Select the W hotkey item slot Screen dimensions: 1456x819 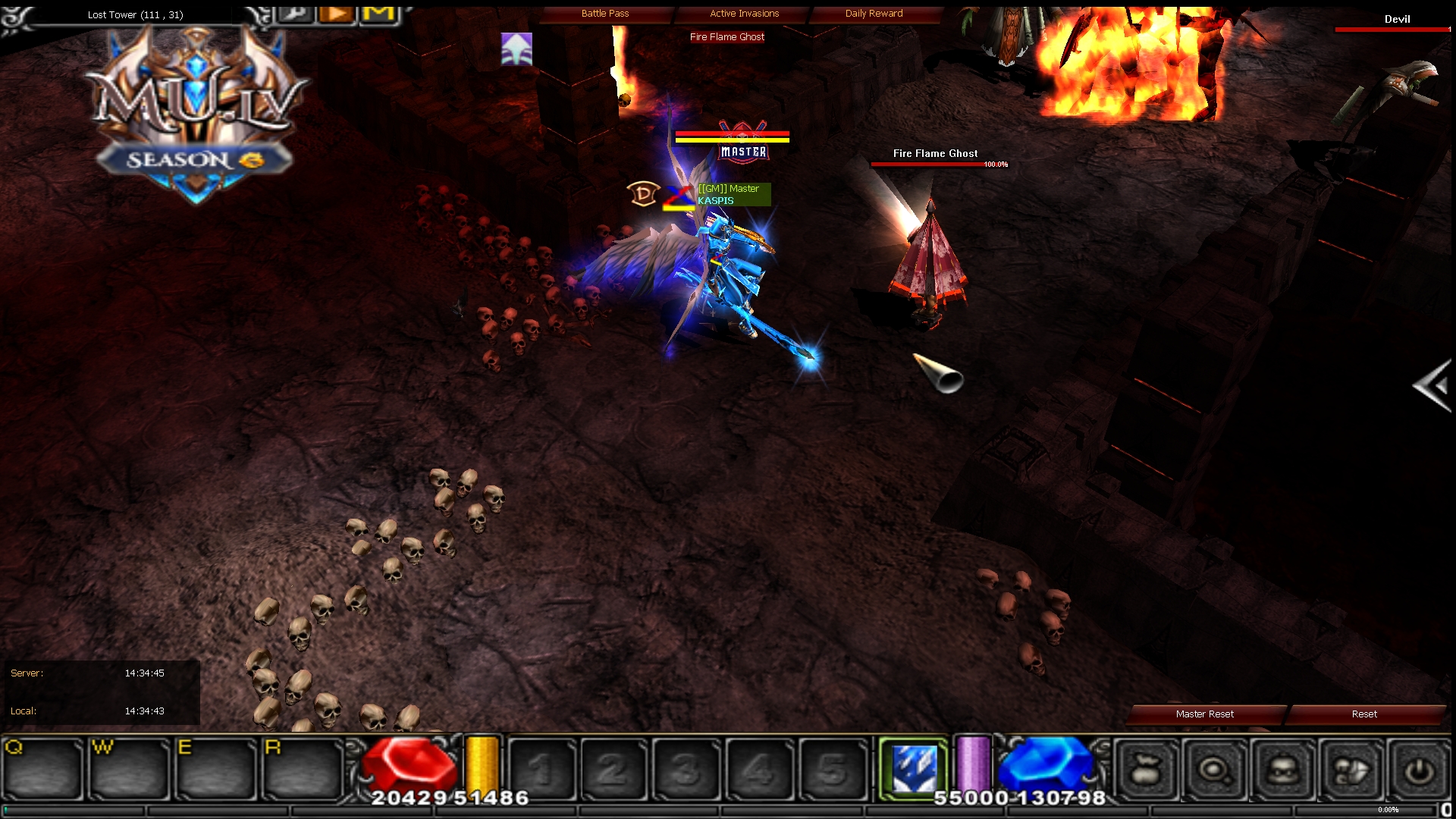130,770
